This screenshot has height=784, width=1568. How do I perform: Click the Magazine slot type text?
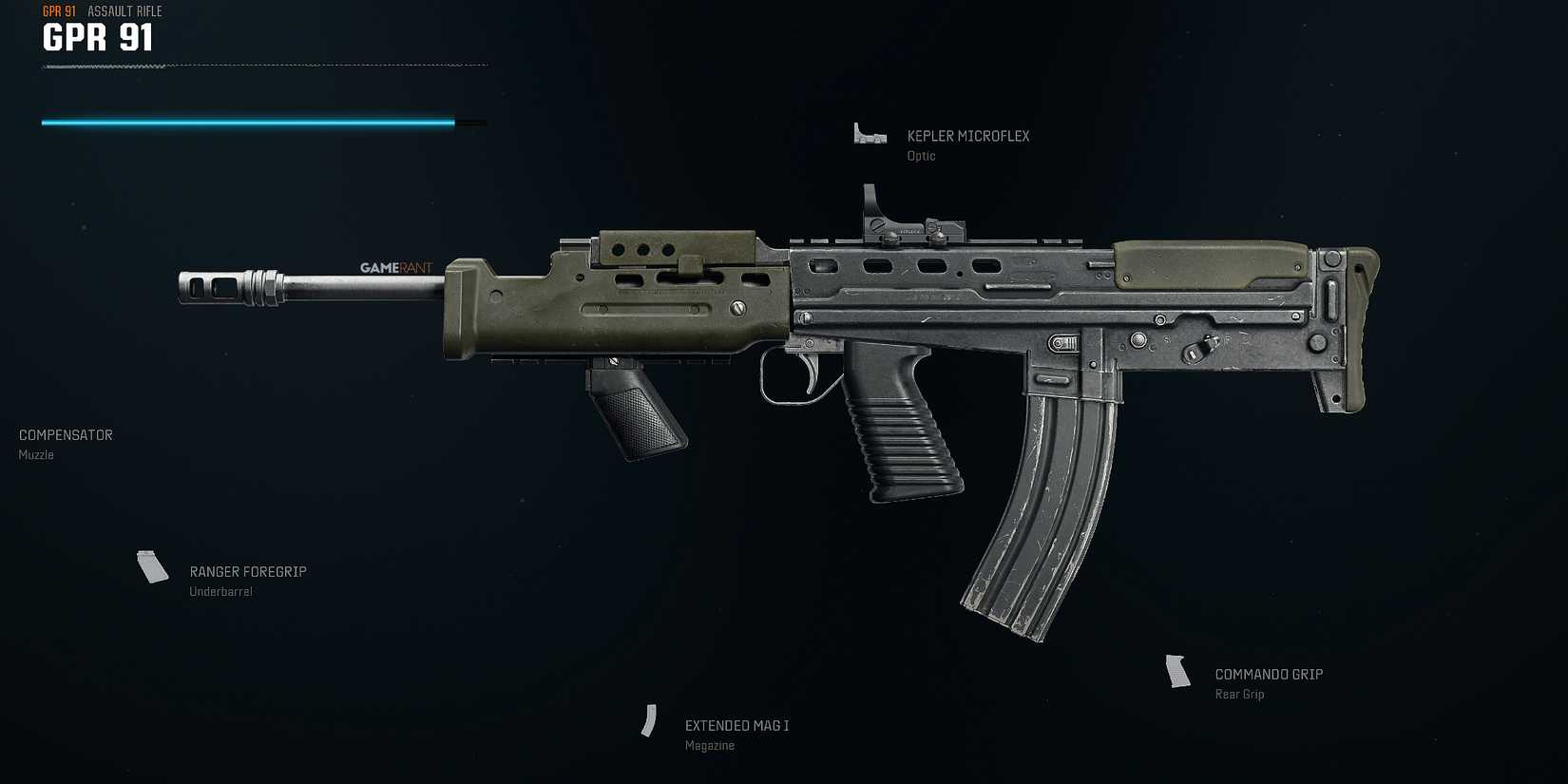[709, 745]
